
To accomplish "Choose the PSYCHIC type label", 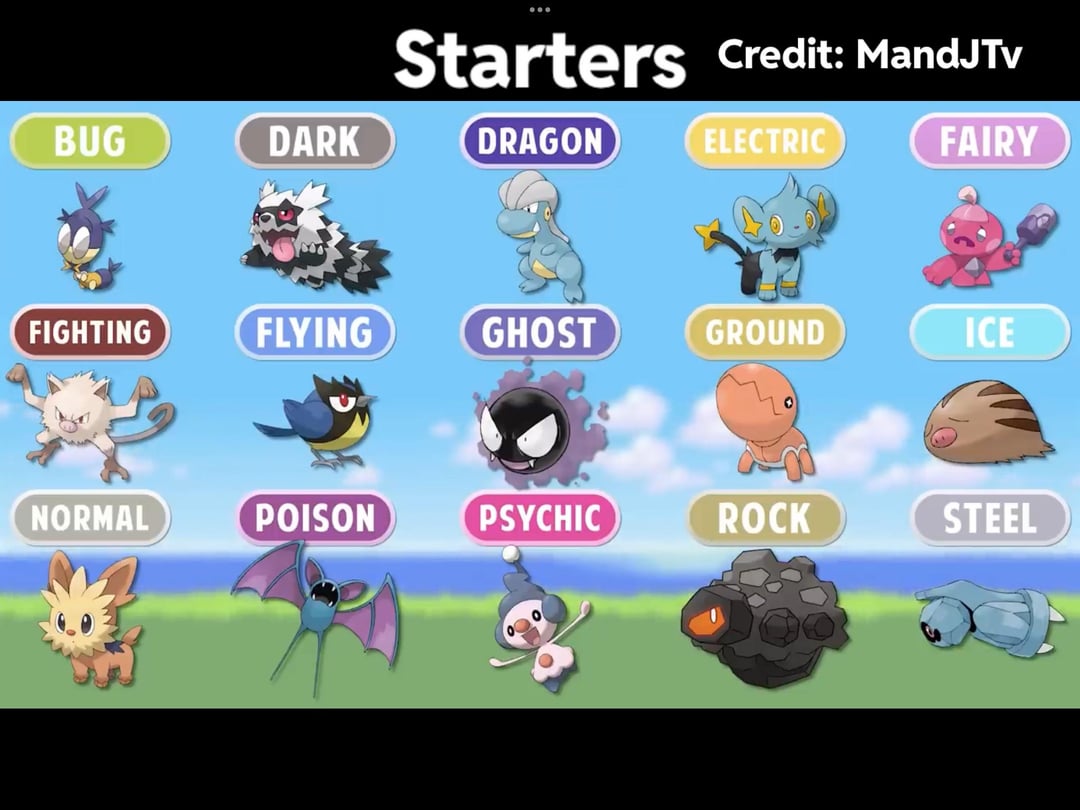I will coord(540,518).
